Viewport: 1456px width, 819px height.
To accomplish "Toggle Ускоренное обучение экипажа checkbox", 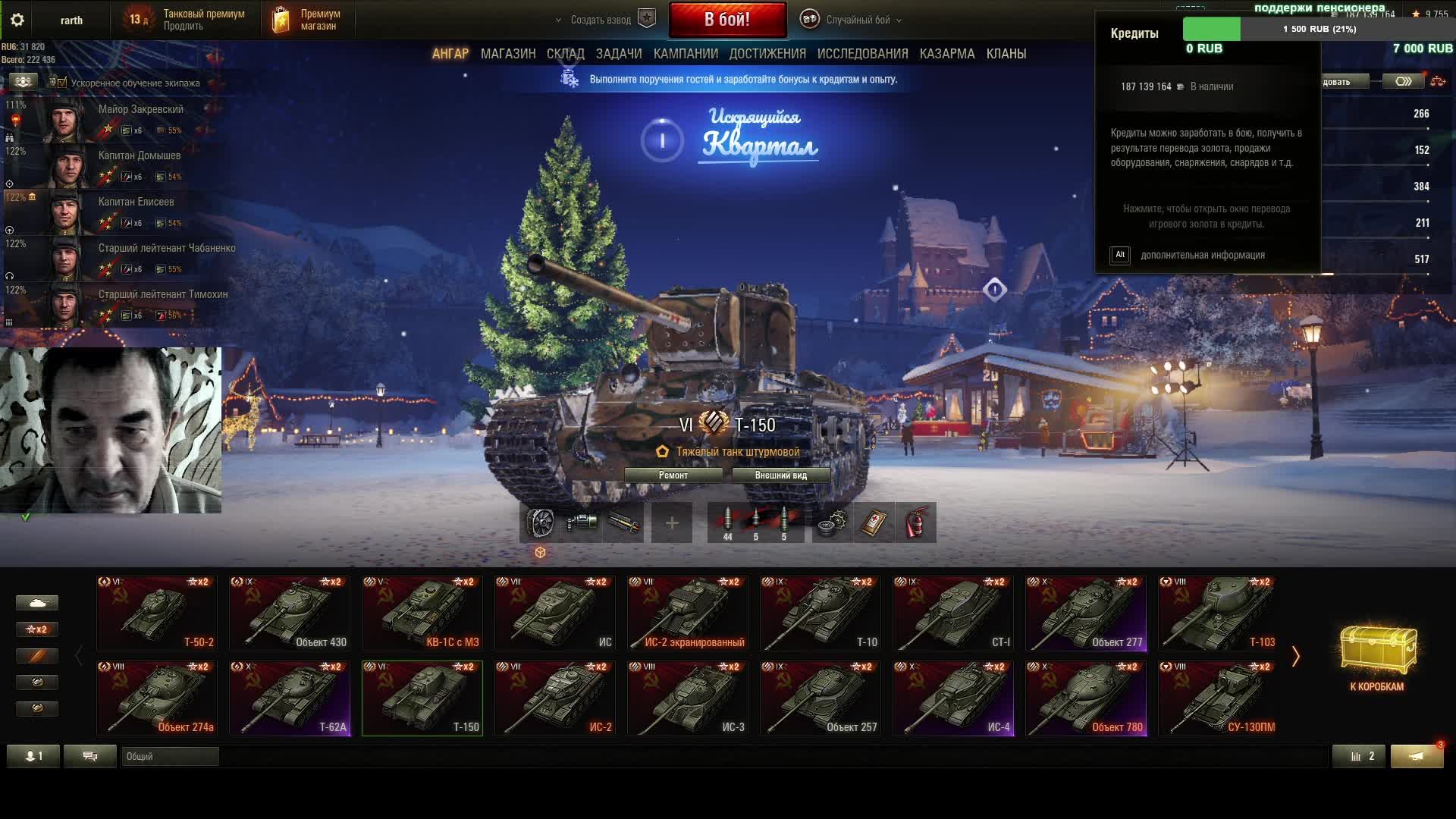I will [62, 83].
